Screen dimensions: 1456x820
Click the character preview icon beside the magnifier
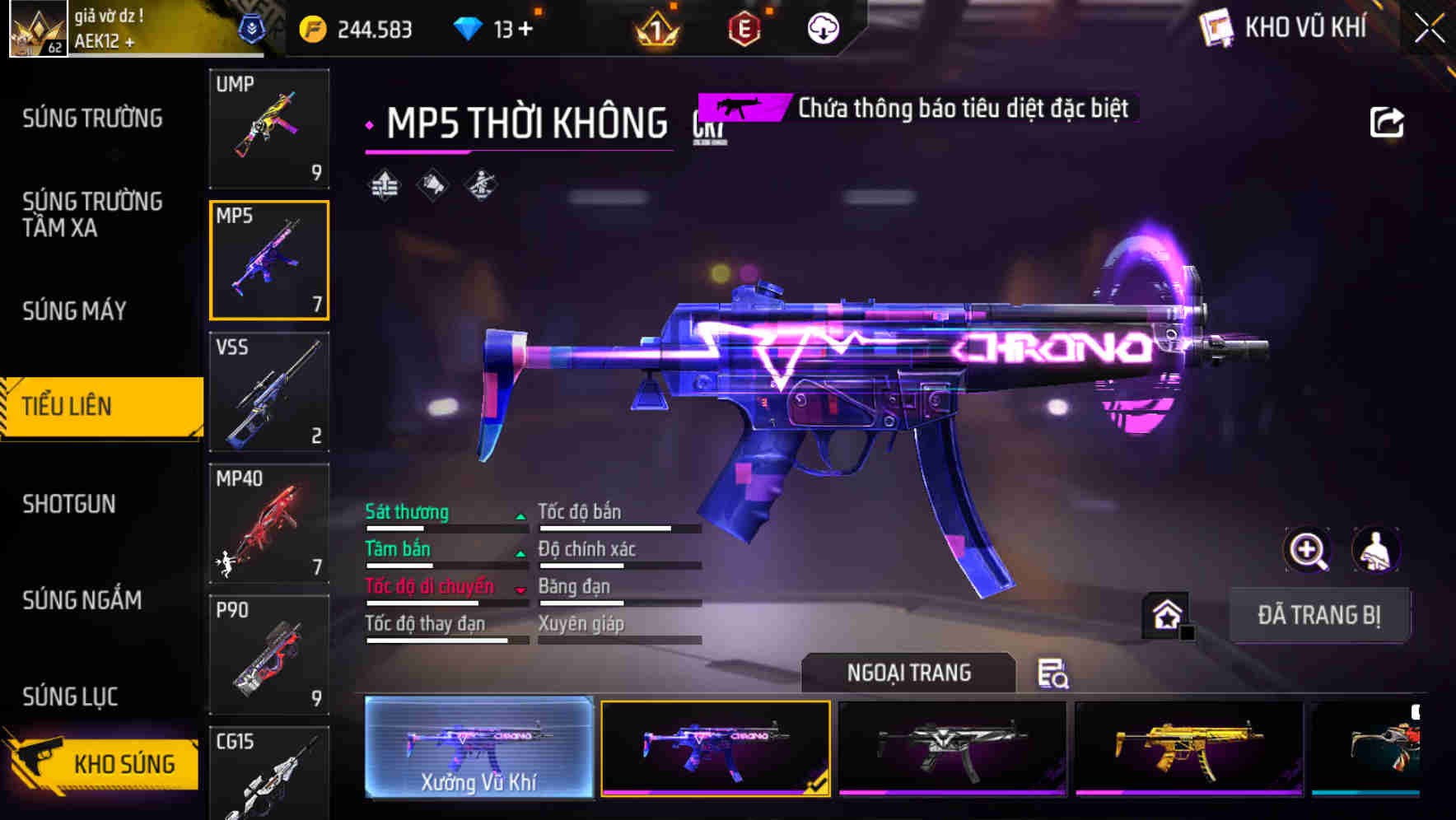[1374, 550]
